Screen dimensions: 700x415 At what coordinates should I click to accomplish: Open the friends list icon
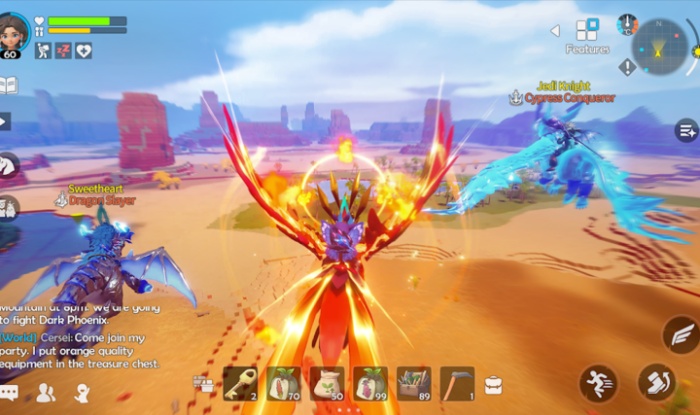[45, 393]
